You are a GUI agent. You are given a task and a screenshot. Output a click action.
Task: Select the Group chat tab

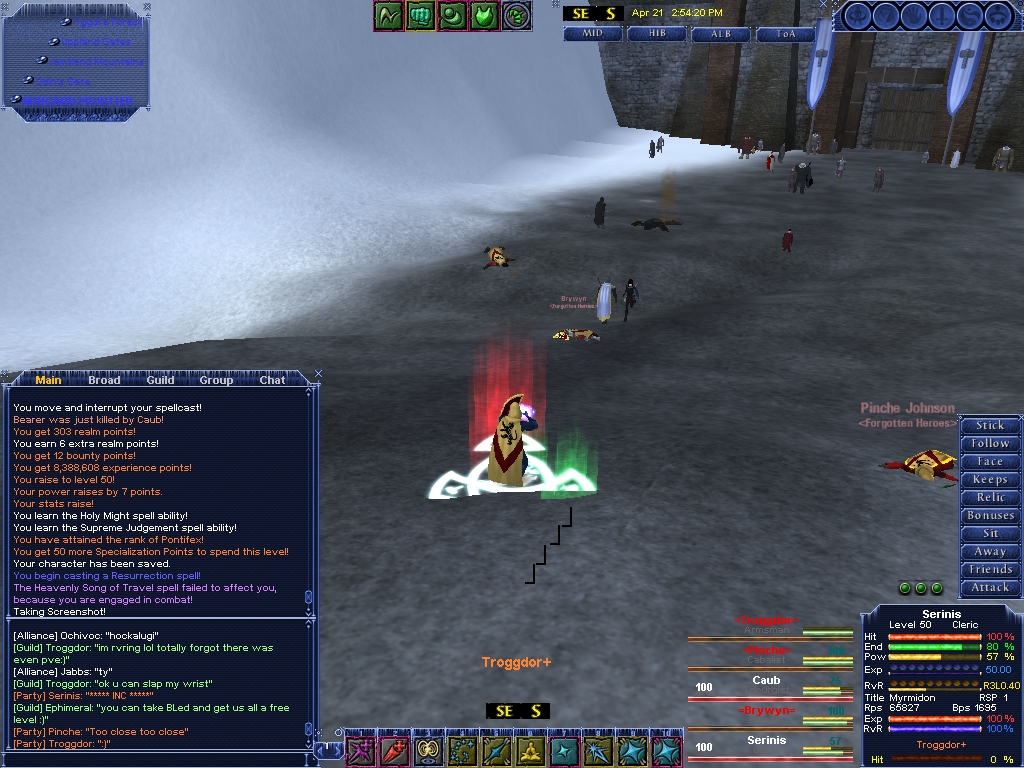pyautogui.click(x=216, y=380)
